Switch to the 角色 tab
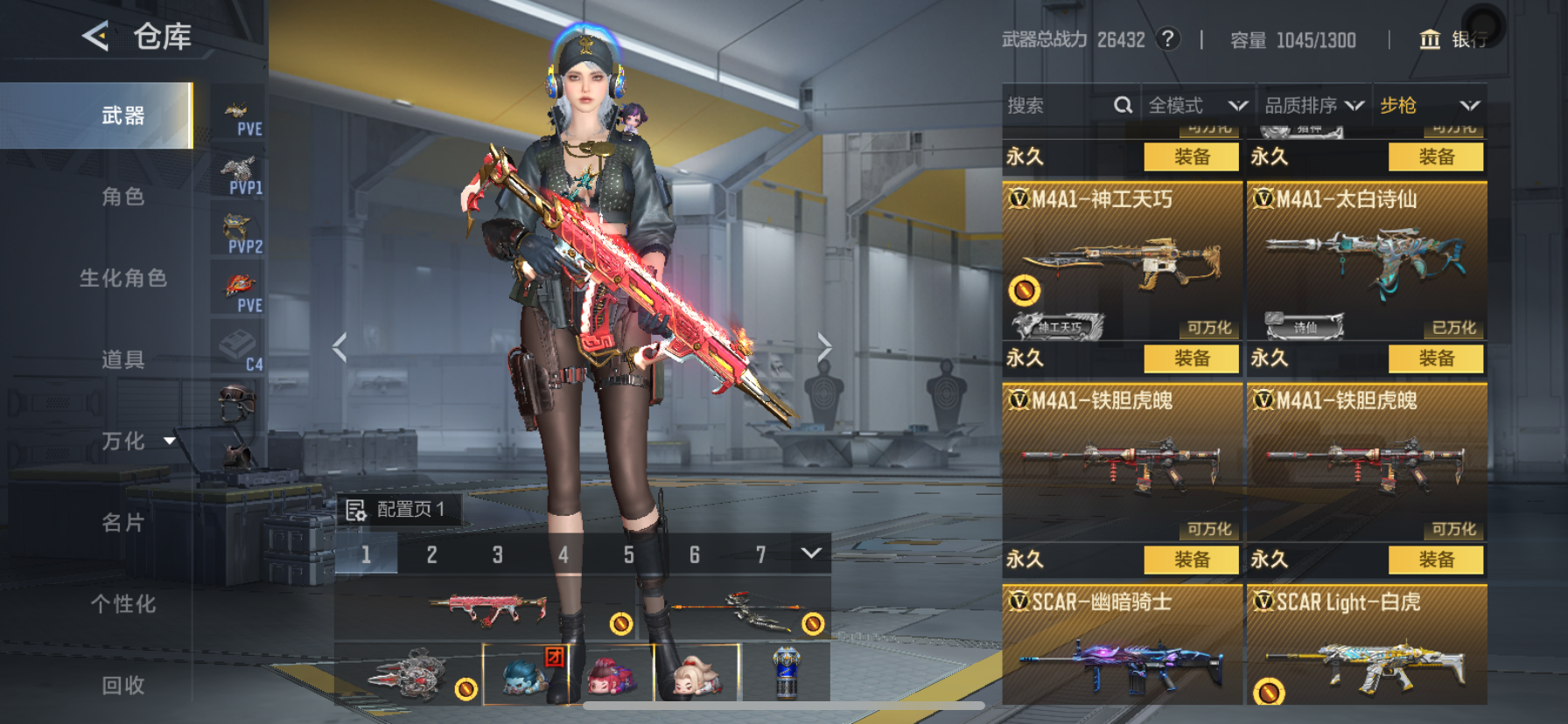The width and height of the screenshot is (1568, 724). tap(123, 197)
